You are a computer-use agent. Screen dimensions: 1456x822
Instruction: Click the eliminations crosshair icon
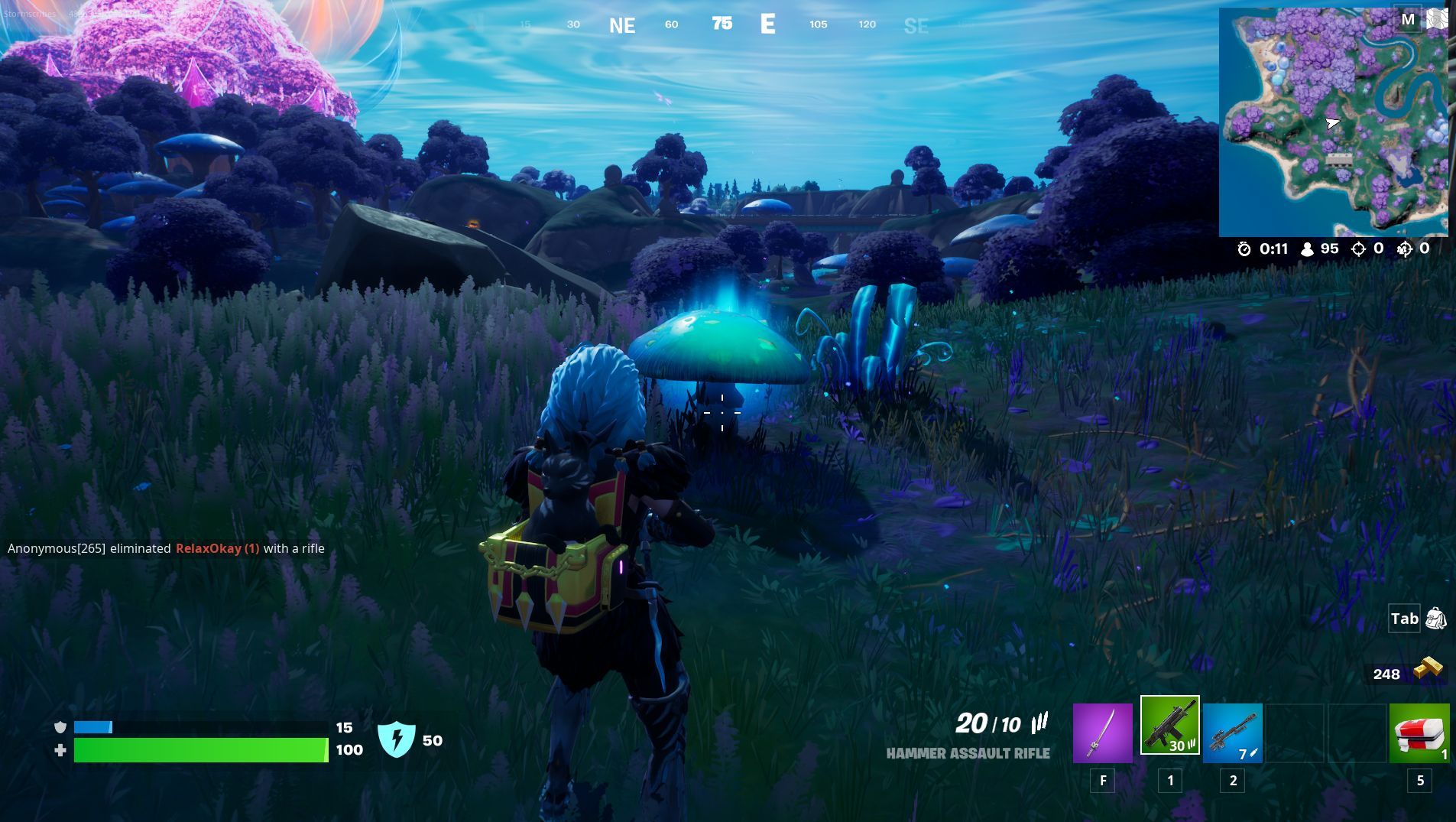(x=1357, y=249)
